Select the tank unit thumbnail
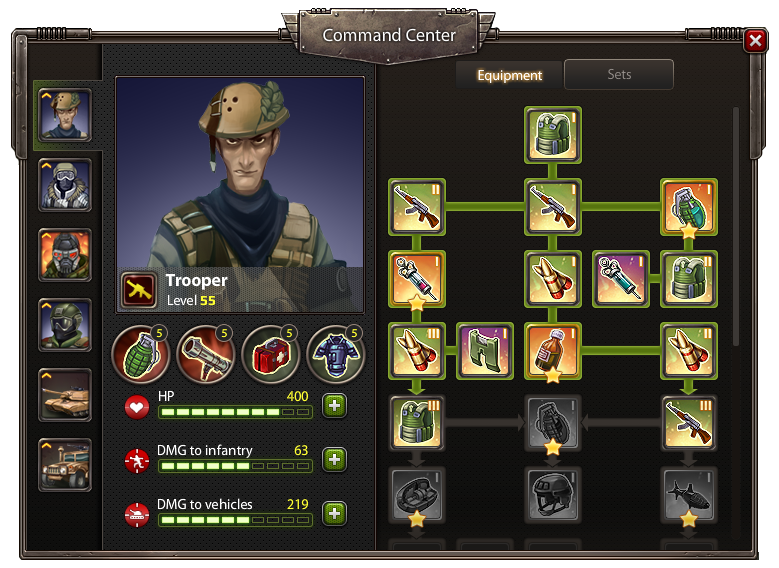Screen dimensions: 779x568 click(65, 394)
